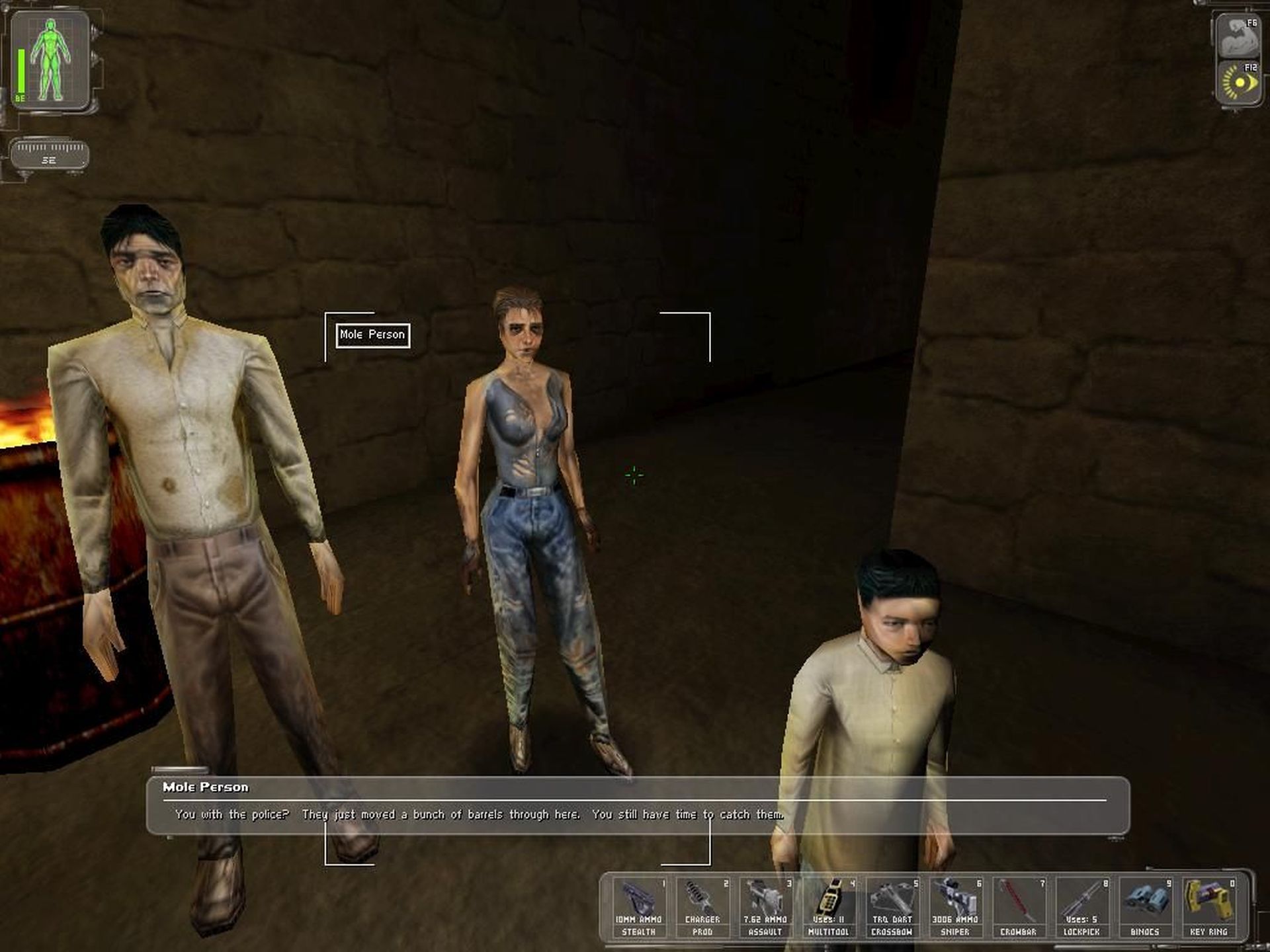Select the Key Ring slot
Image resolution: width=1270 pixels, height=952 pixels.
[1208, 906]
